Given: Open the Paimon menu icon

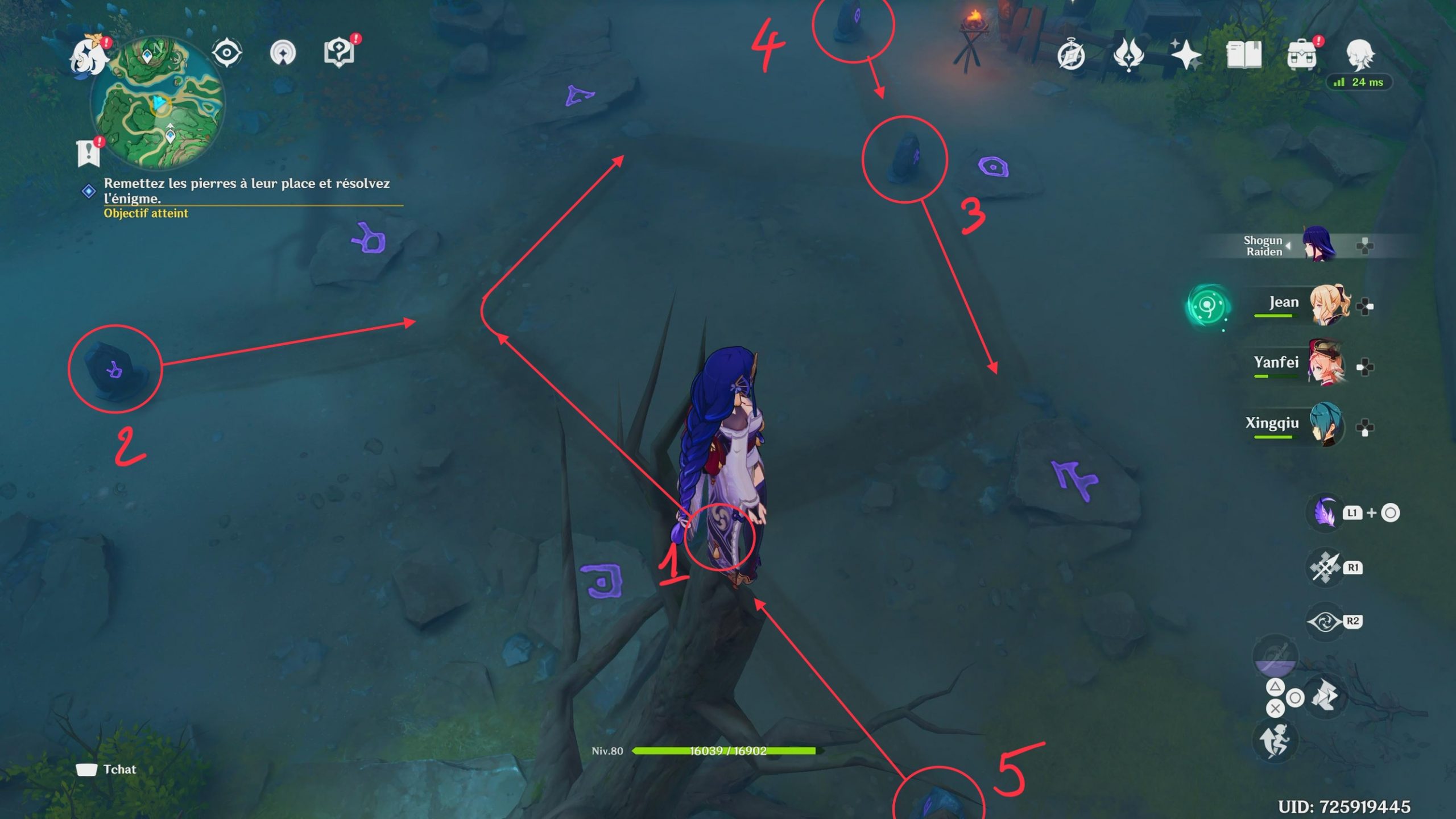Looking at the screenshot, I should (x=89, y=55).
